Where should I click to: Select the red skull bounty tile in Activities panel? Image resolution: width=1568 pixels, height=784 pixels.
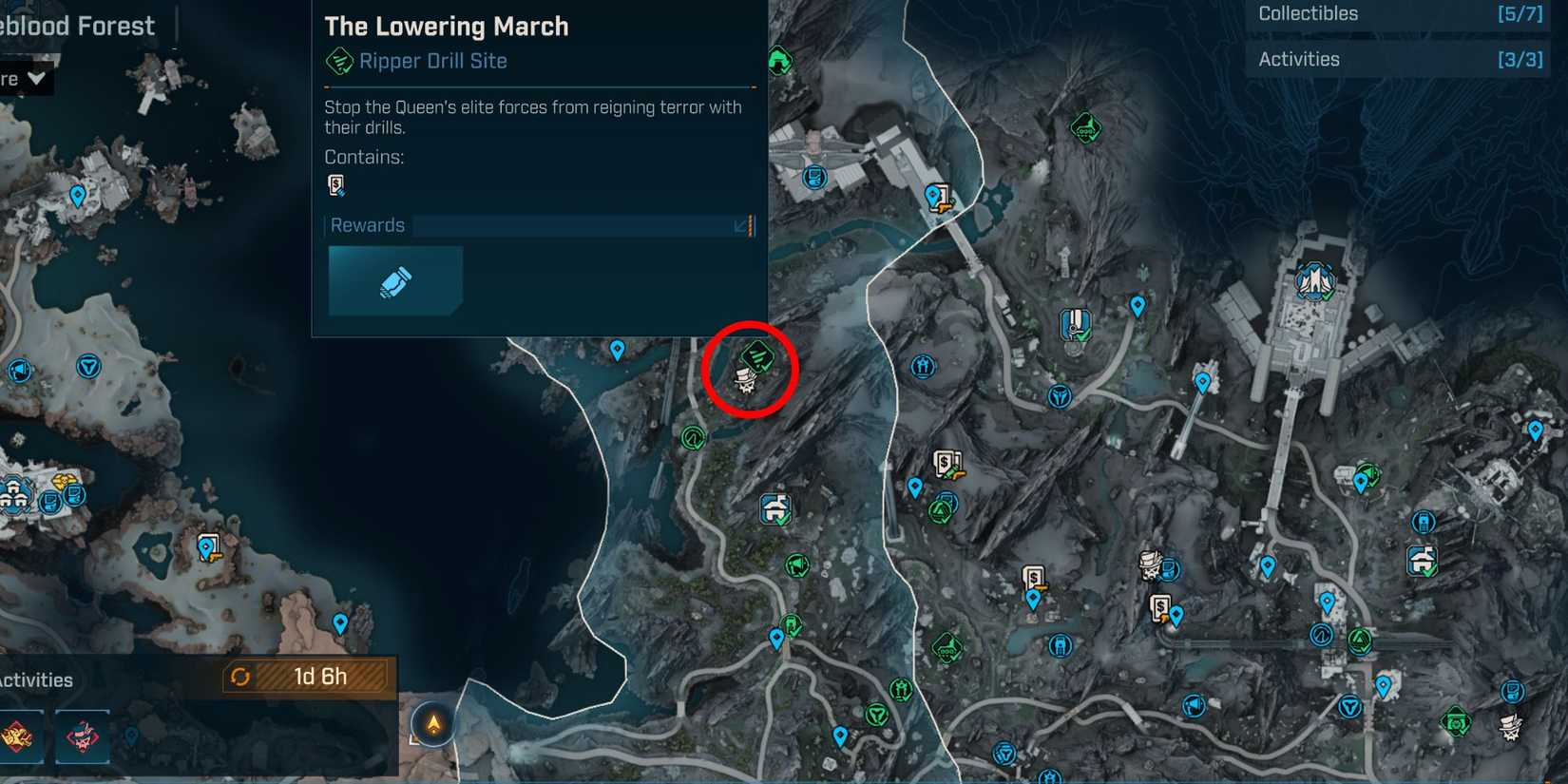tap(85, 736)
